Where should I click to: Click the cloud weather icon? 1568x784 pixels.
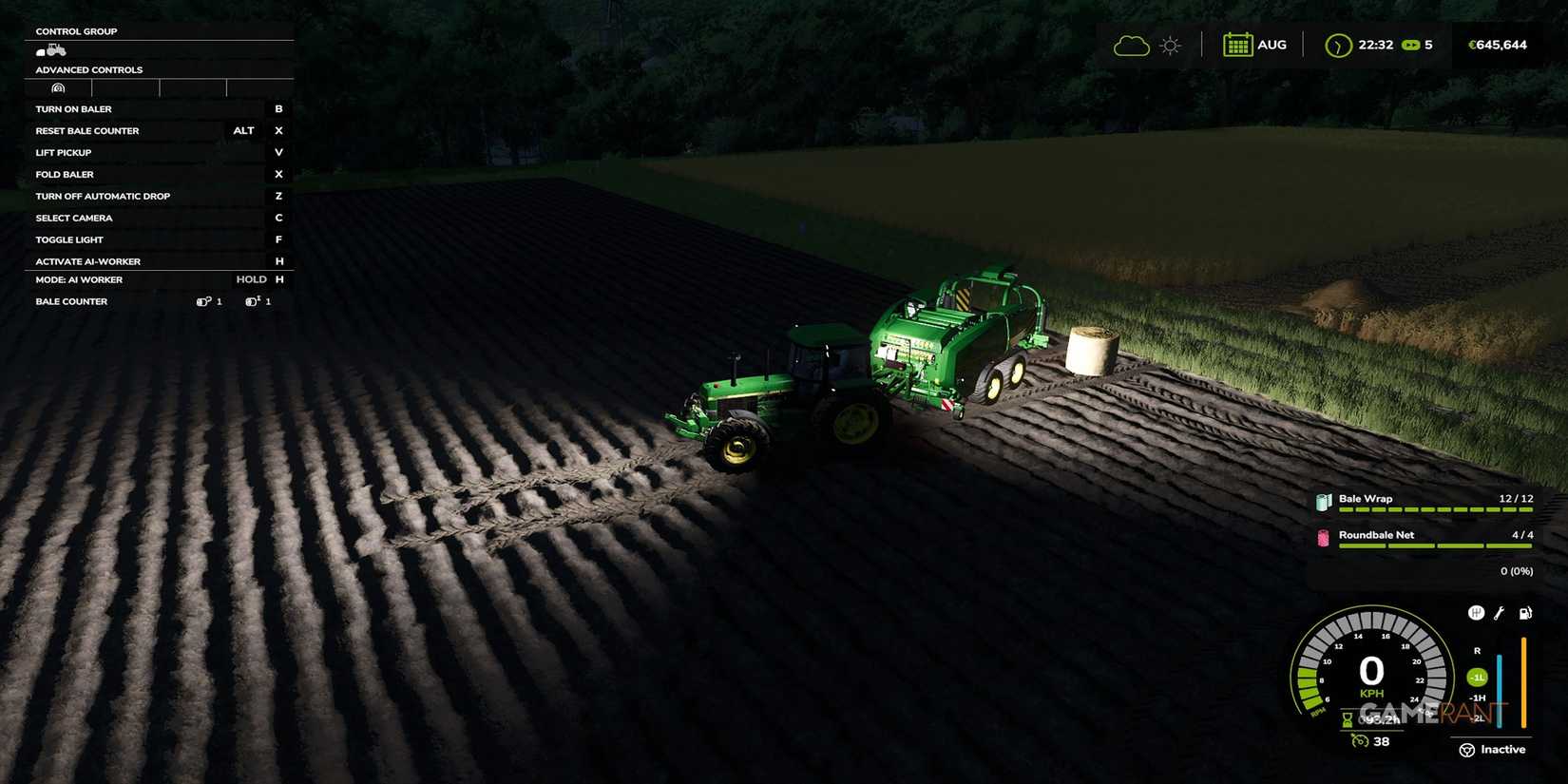point(1131,44)
